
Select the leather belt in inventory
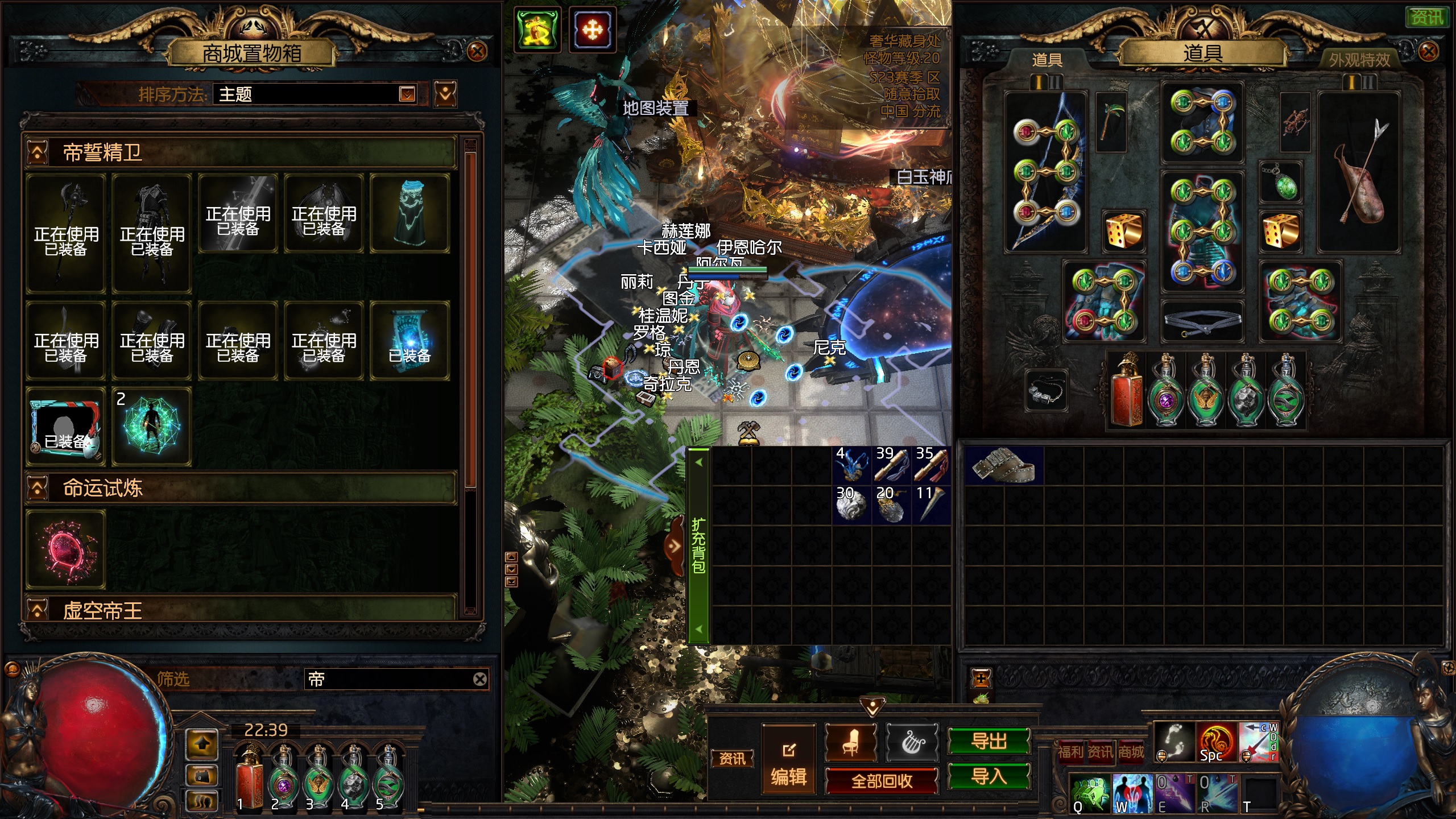(1003, 465)
